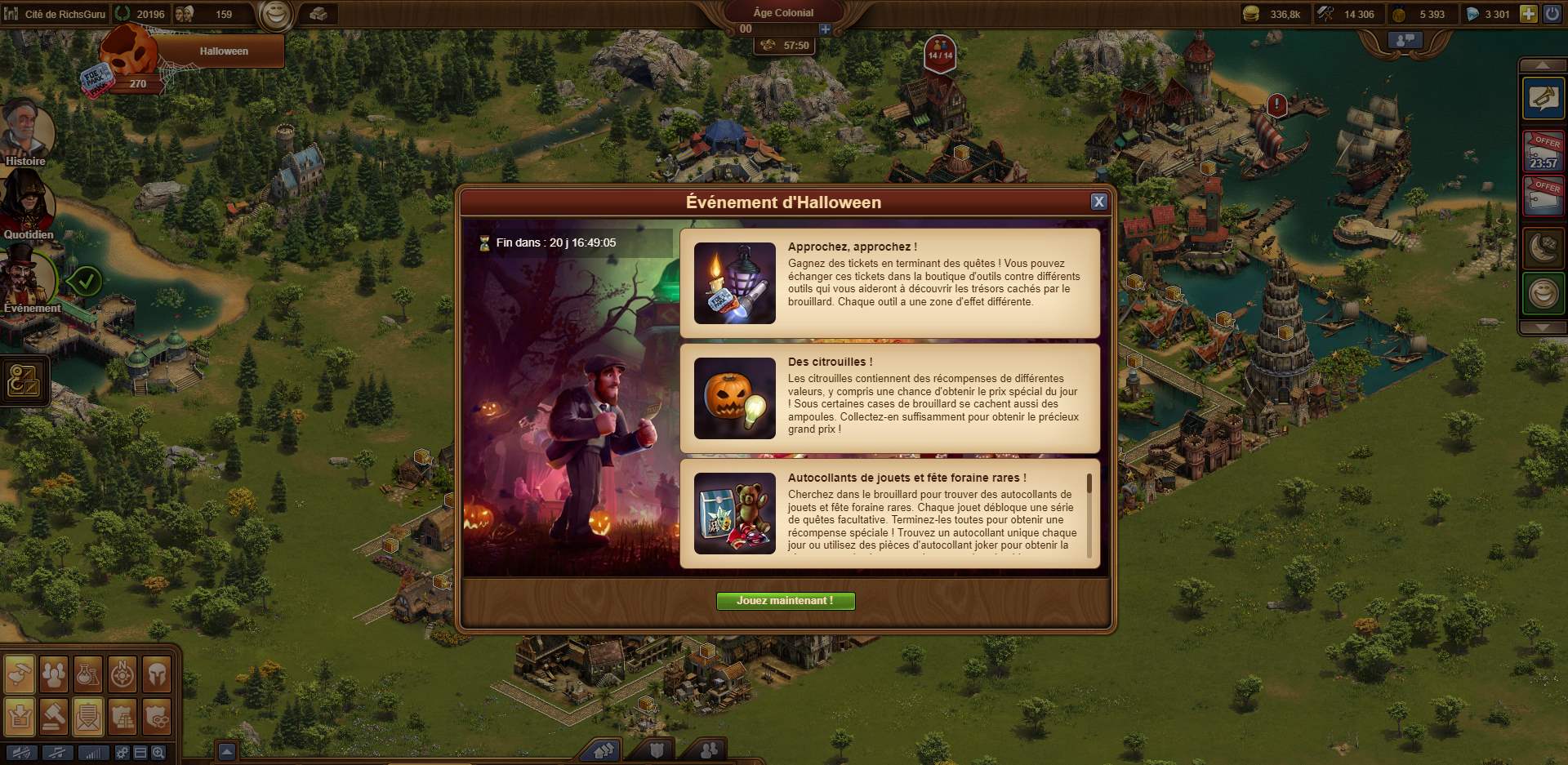Screen dimensions: 1568x765
Task: Open the research flasks menu
Action: [88, 674]
